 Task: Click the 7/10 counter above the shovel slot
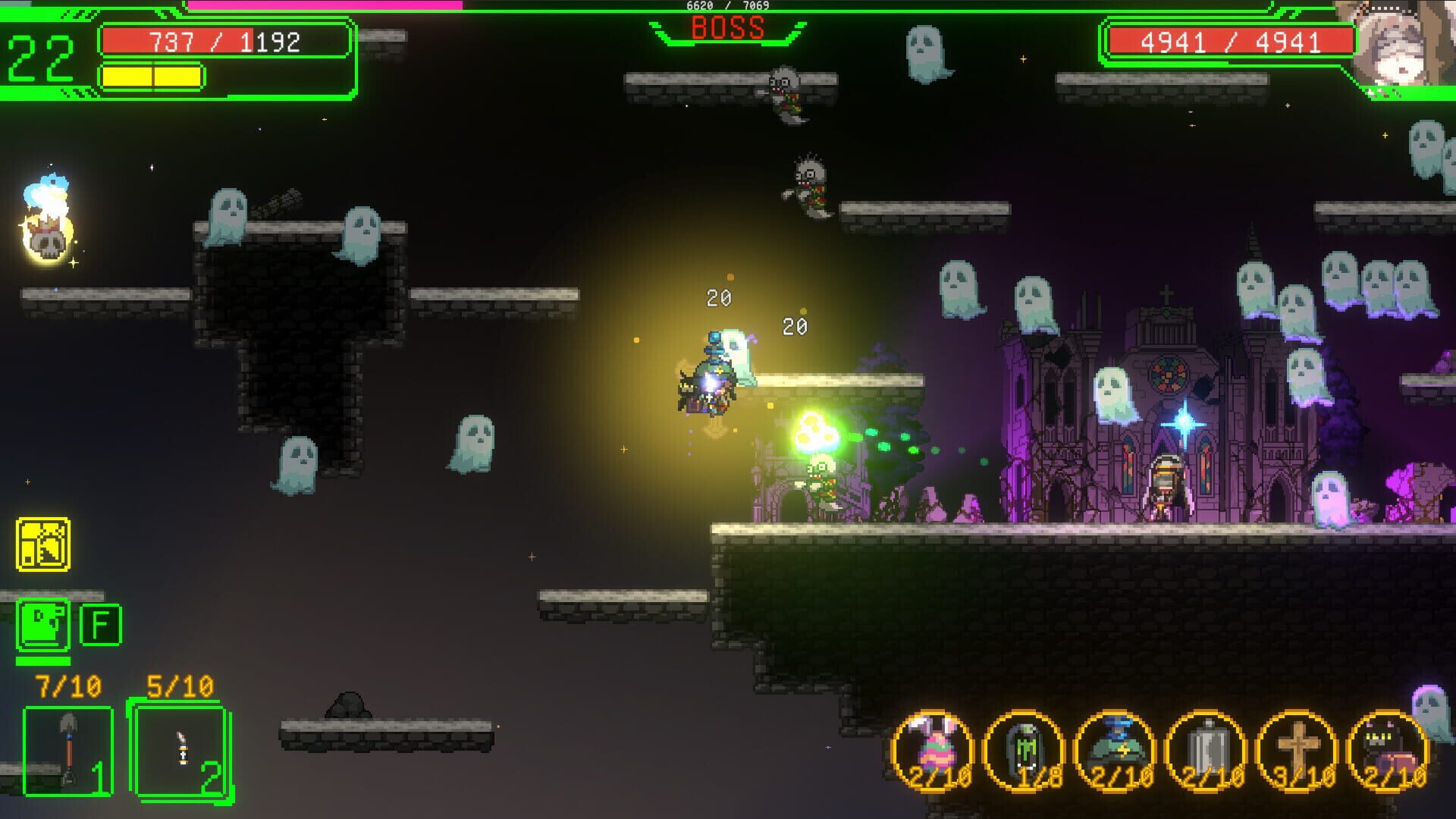[68, 686]
